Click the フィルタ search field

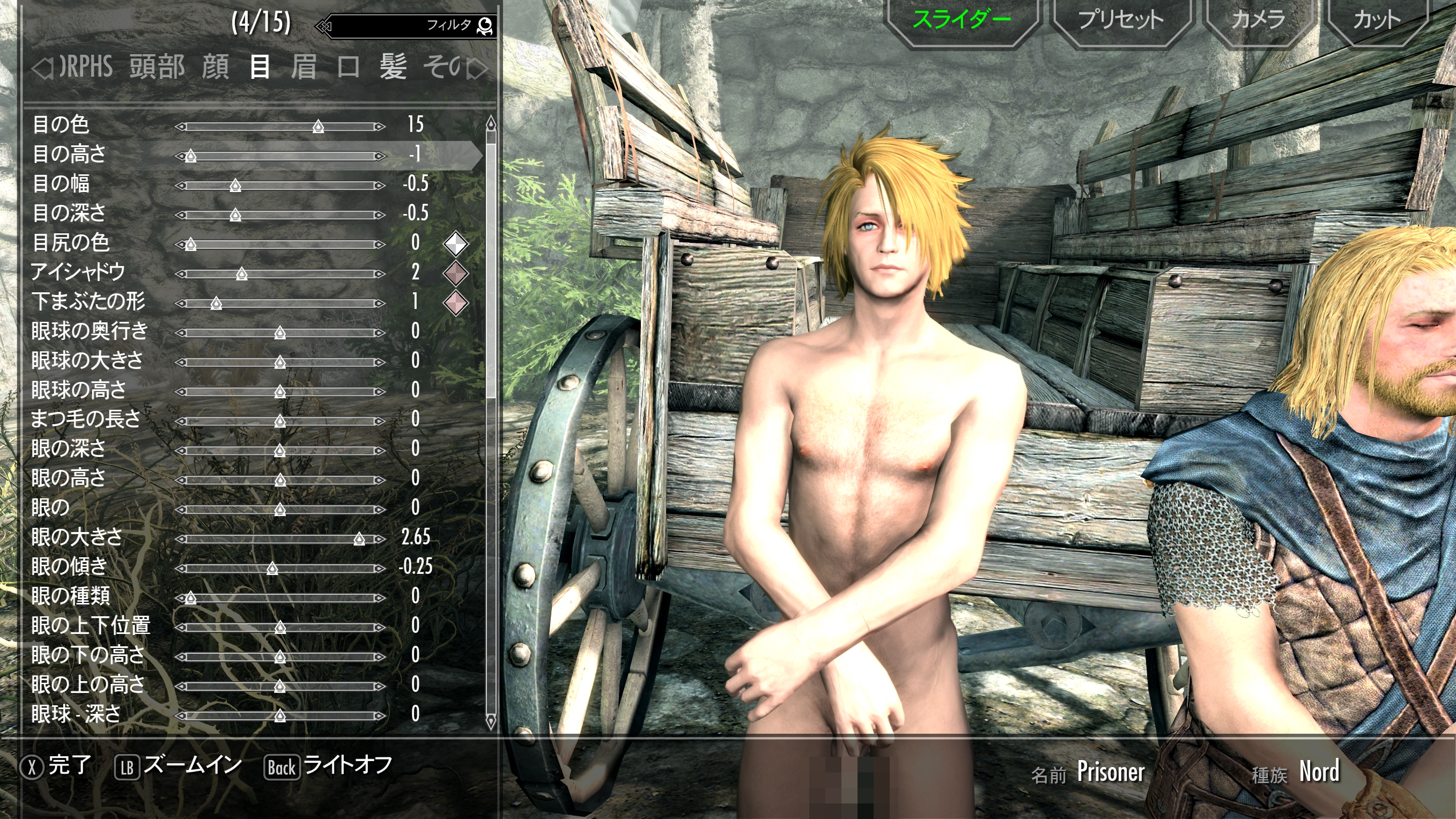[x=407, y=25]
